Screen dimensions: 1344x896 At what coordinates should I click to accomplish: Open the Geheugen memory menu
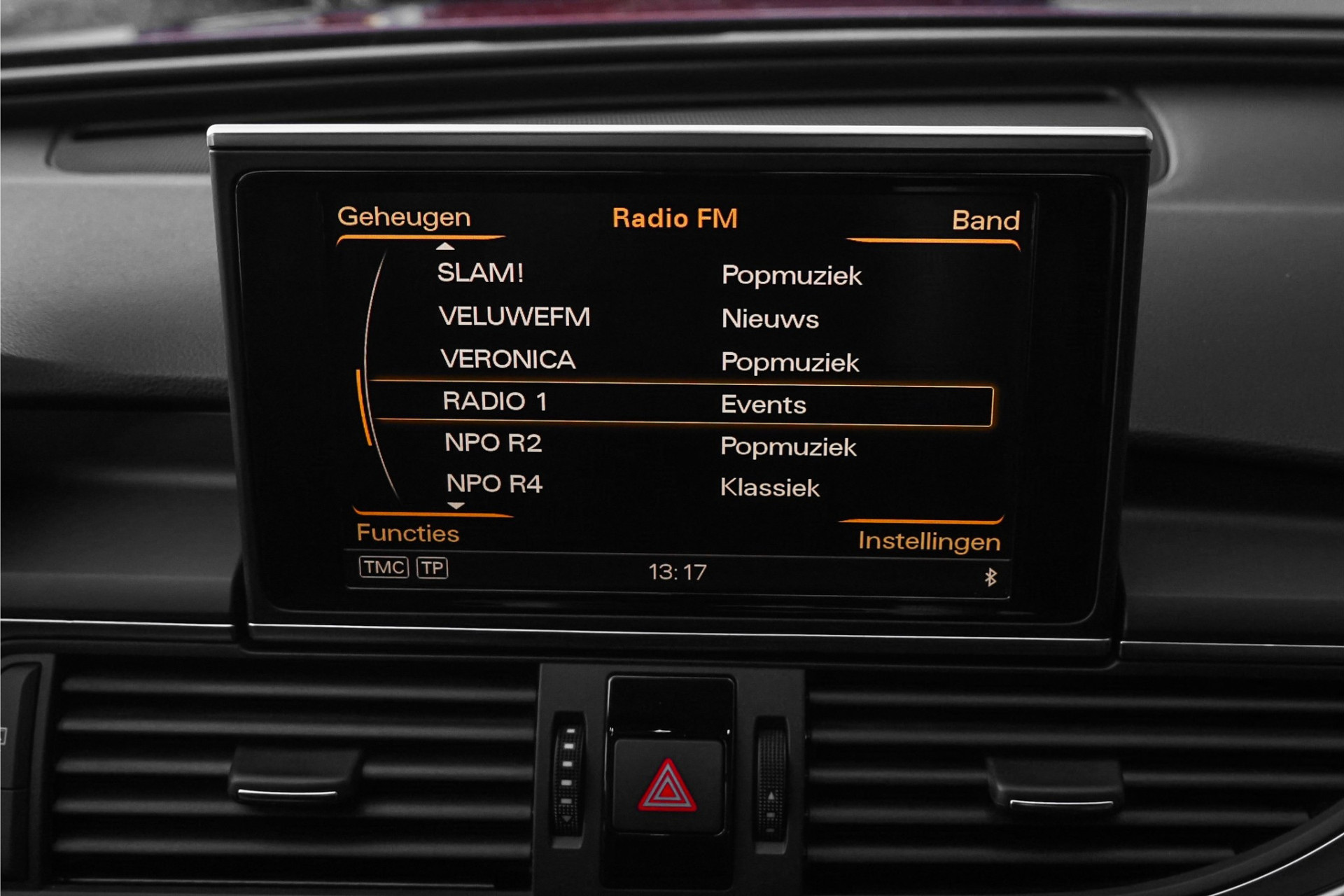pos(404,217)
